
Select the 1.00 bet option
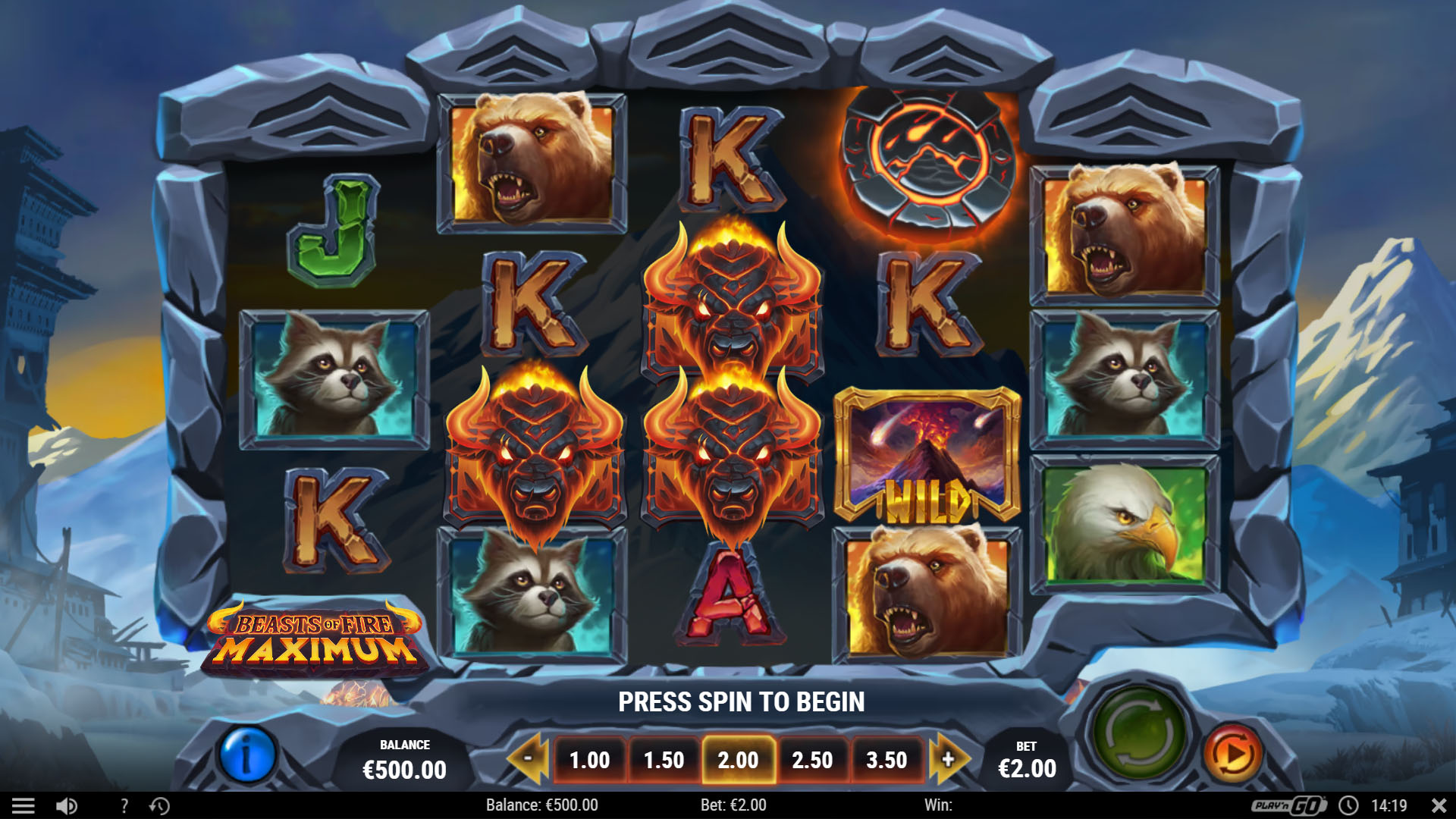tap(591, 759)
